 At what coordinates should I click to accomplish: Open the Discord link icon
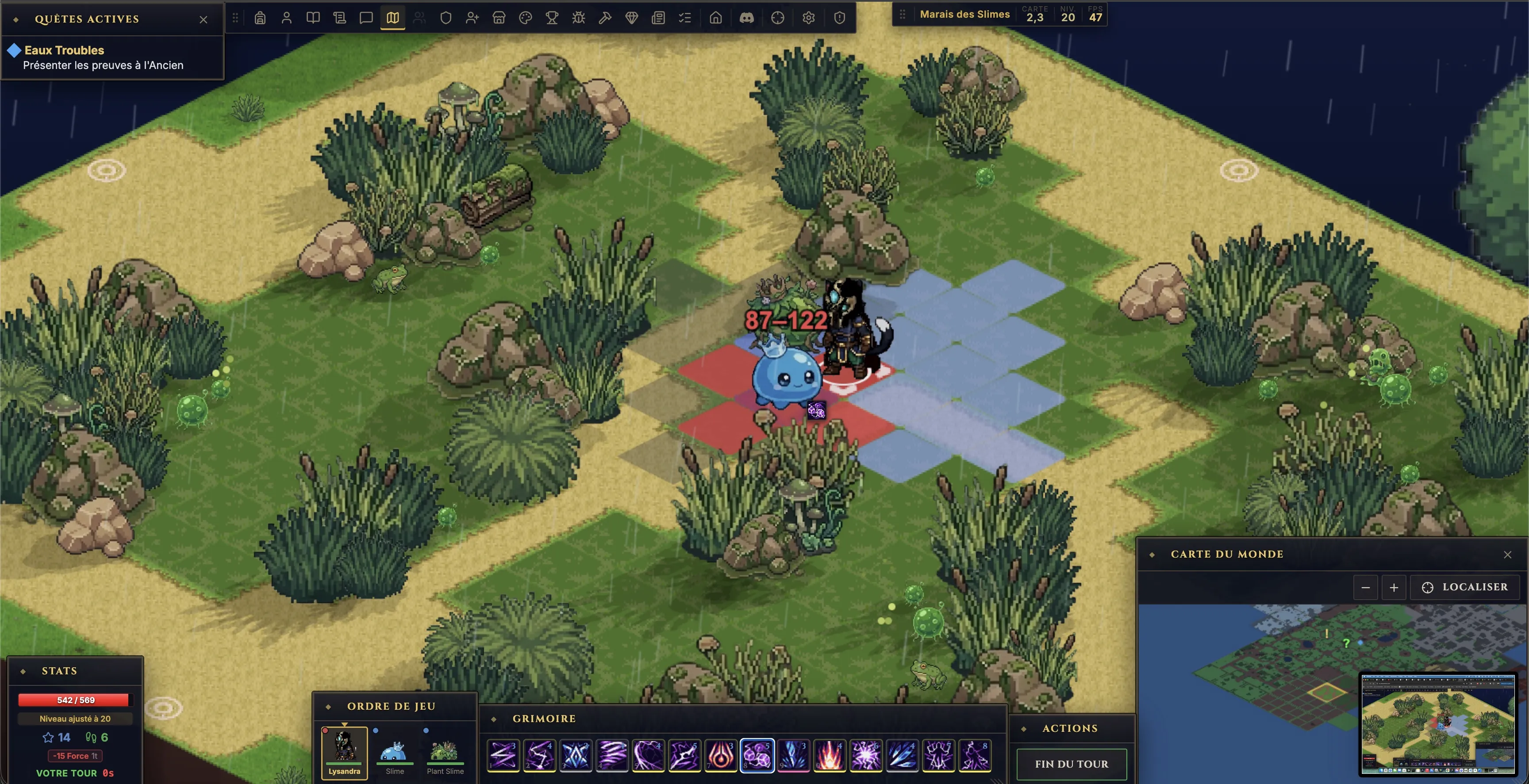[x=747, y=18]
